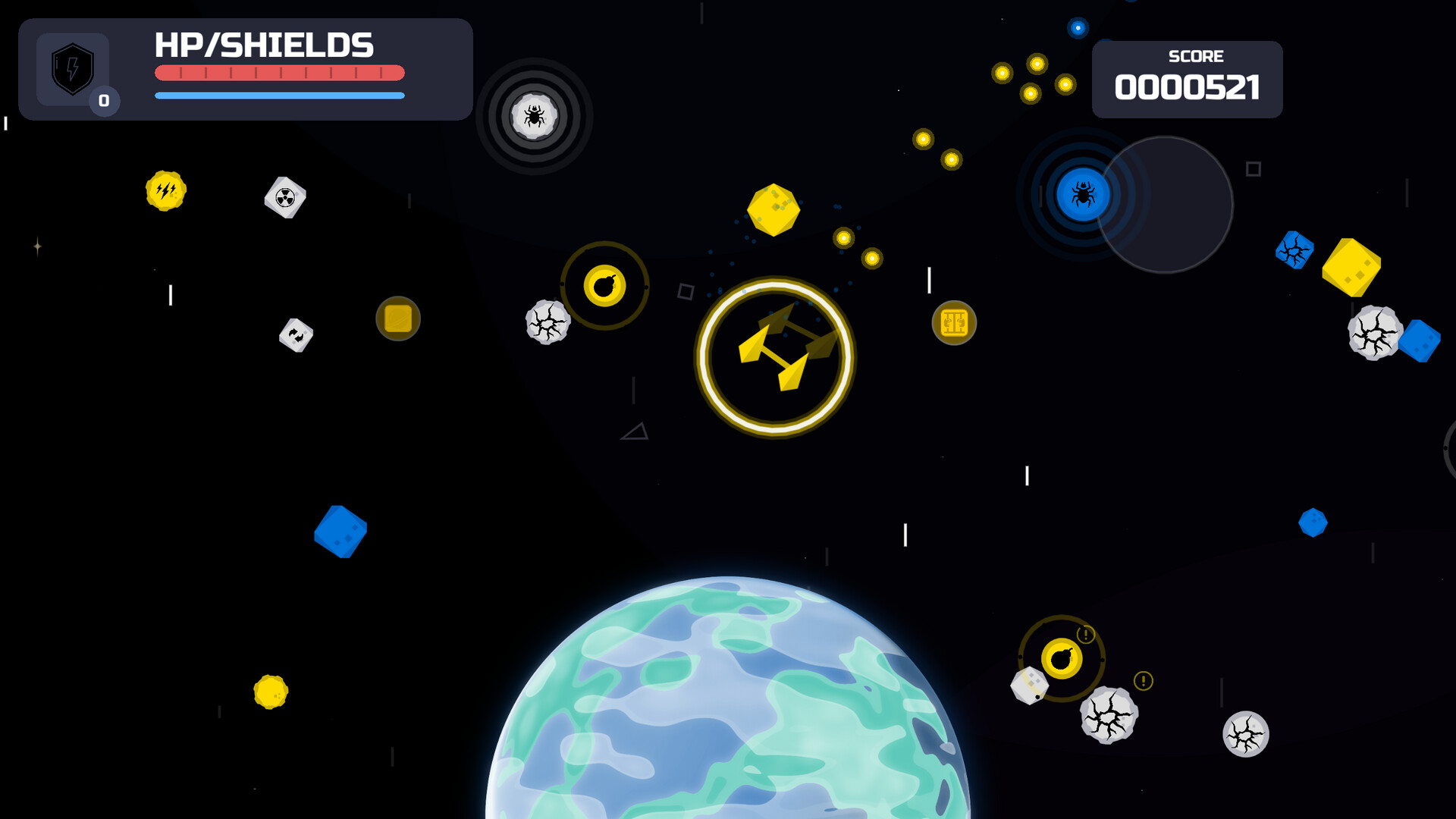1456x819 pixels.
Task: Click the shield lightning icon in HP panel
Action: (x=72, y=71)
